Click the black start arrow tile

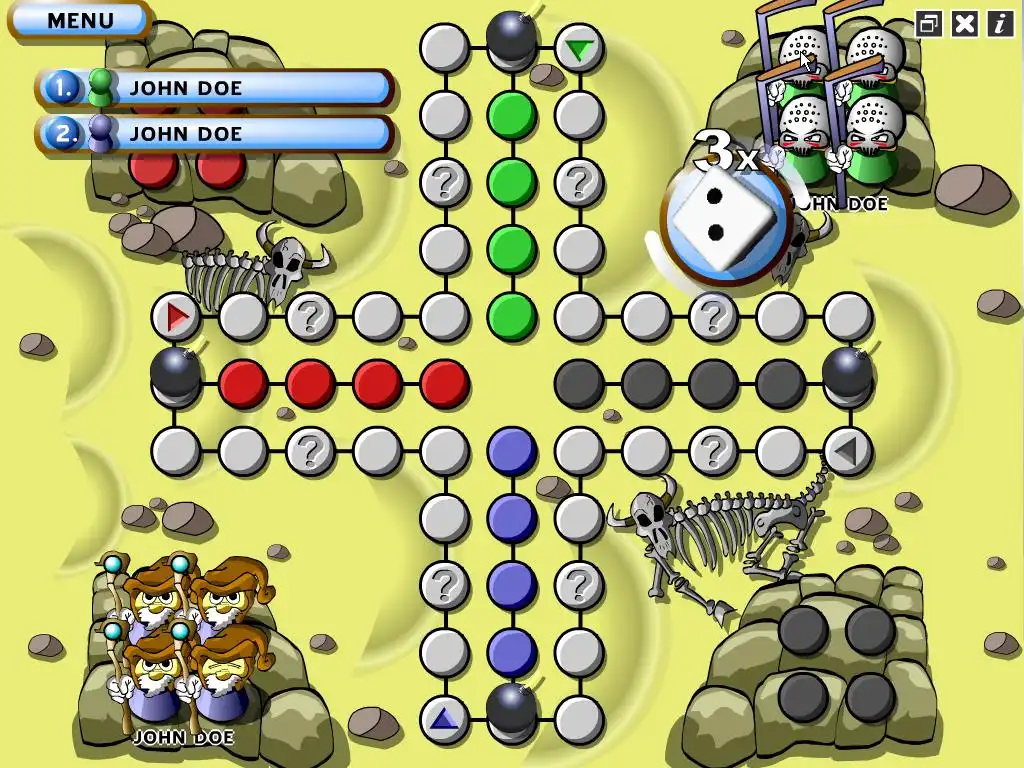(847, 452)
